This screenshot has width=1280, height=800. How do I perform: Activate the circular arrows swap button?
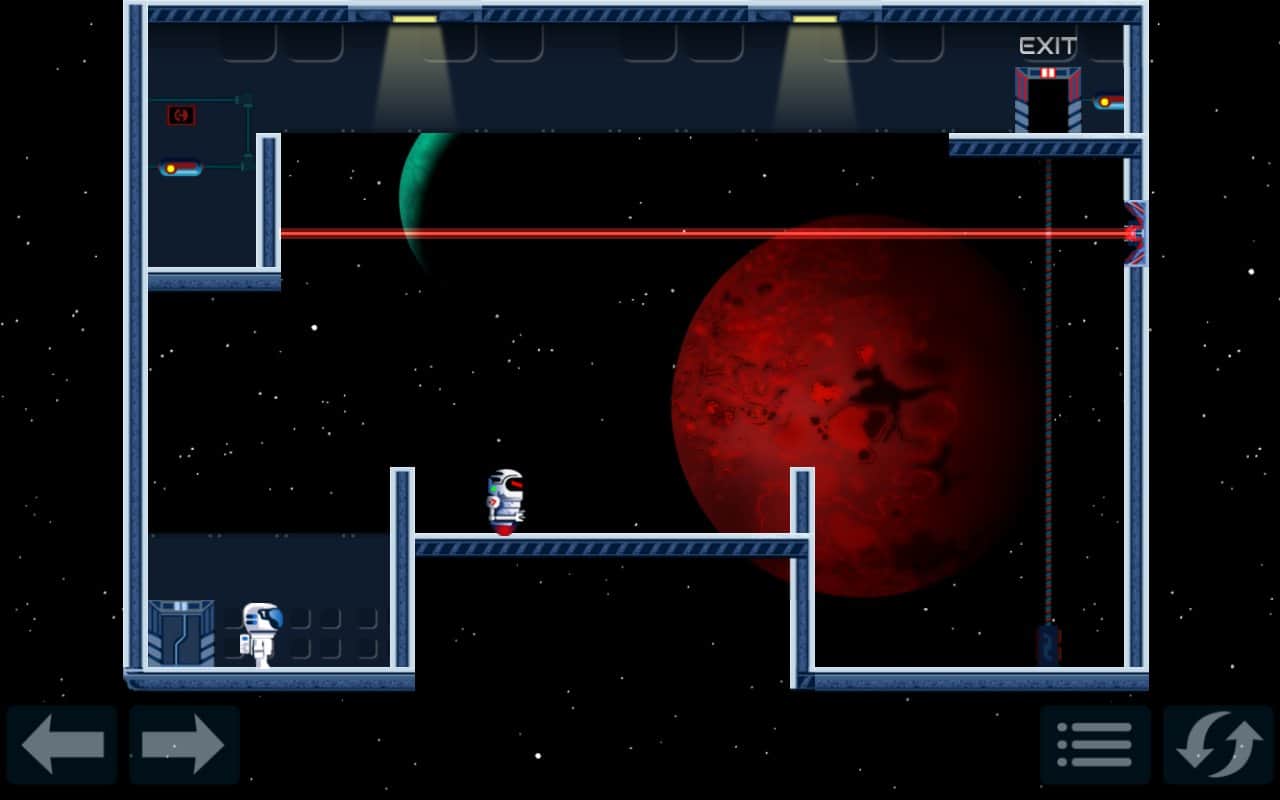pyautogui.click(x=1217, y=745)
